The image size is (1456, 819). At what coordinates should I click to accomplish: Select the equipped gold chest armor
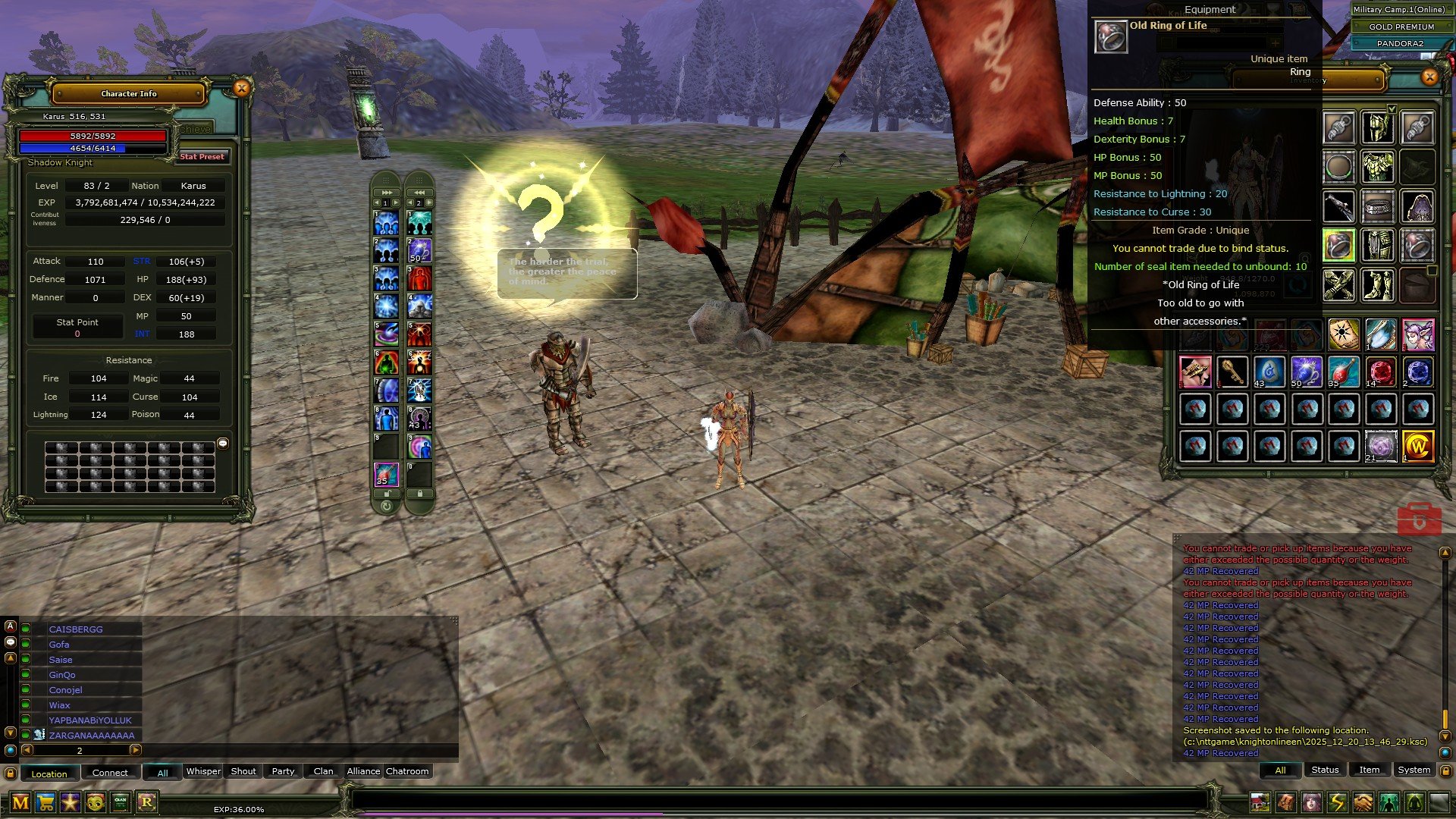coord(1378,166)
